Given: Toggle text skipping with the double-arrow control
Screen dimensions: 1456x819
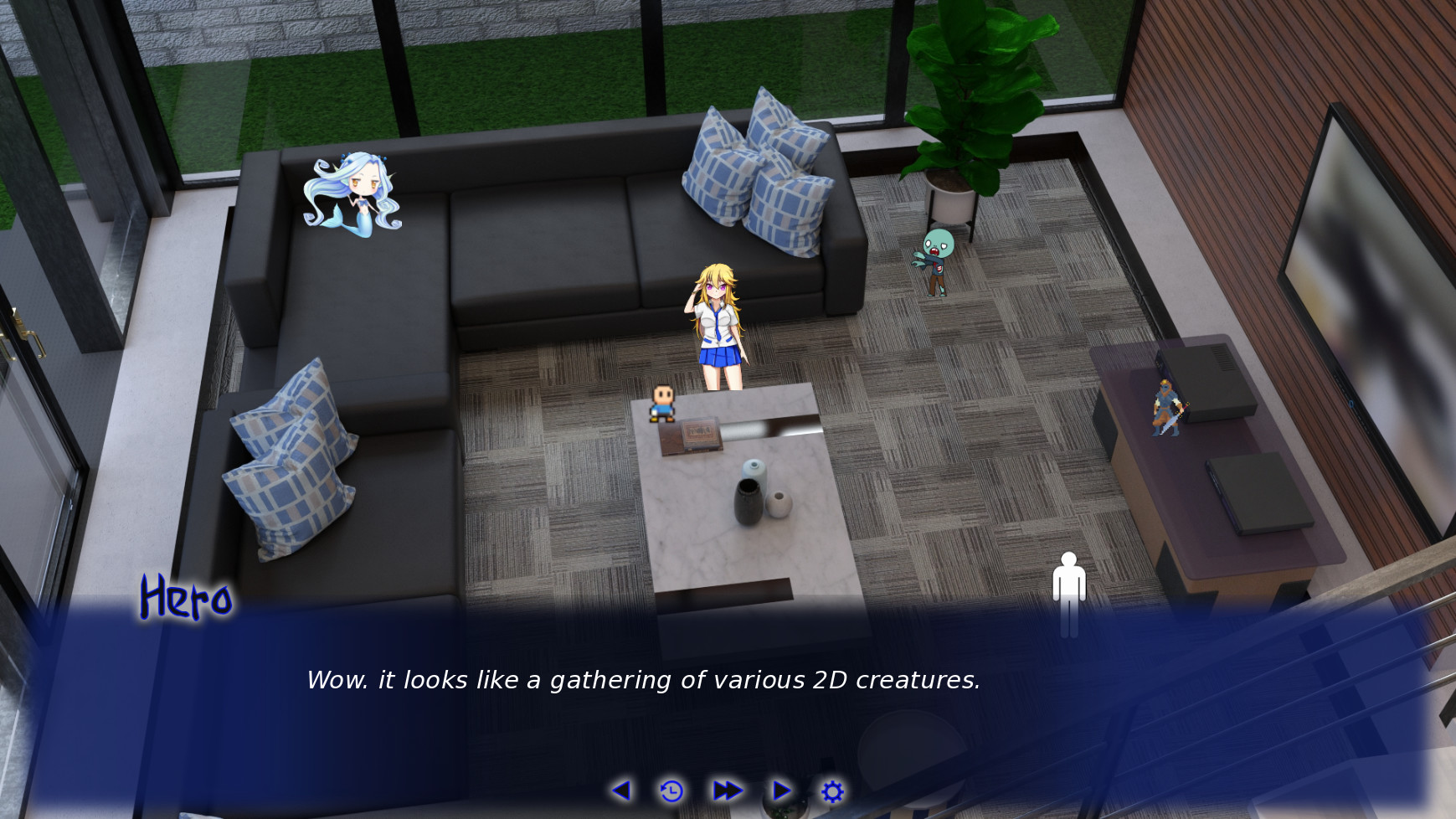Looking at the screenshot, I should click(728, 790).
